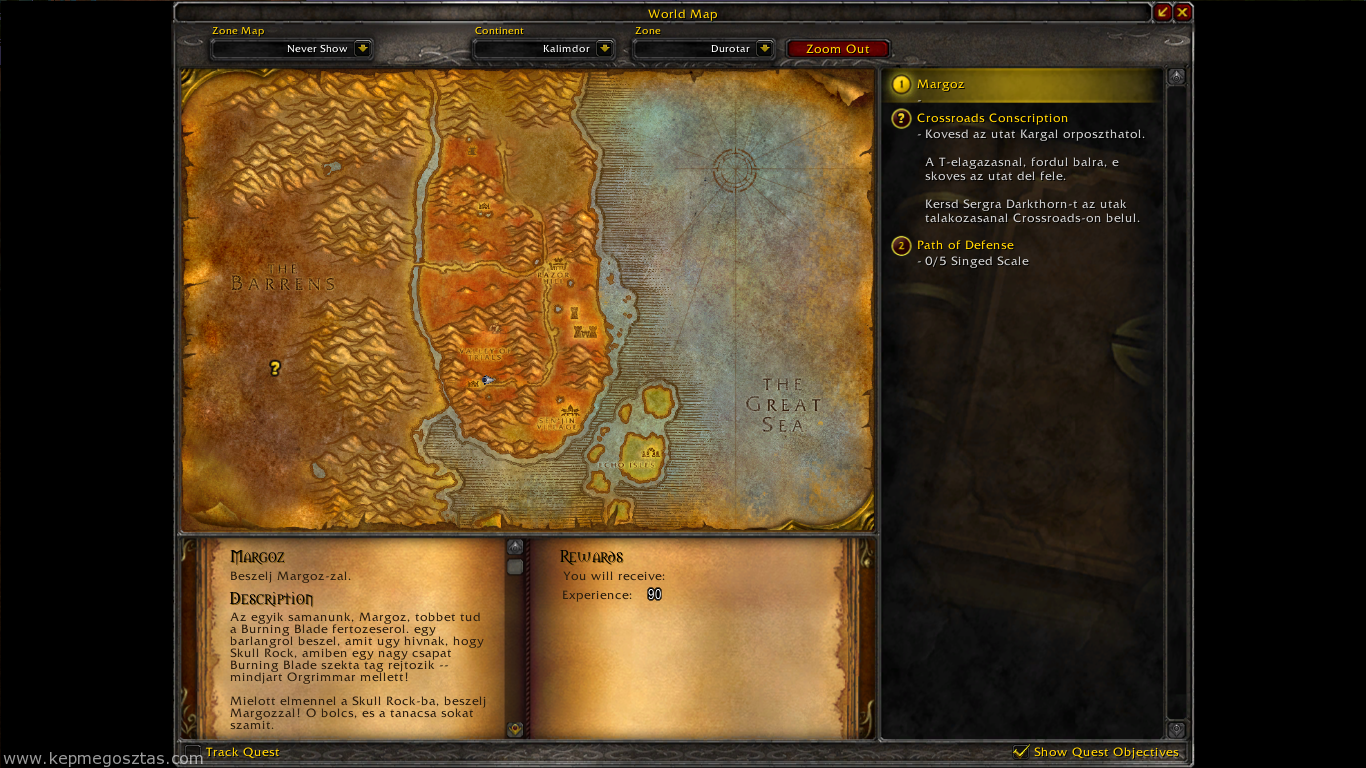Click the quest list scroll-down arrow

click(1177, 730)
